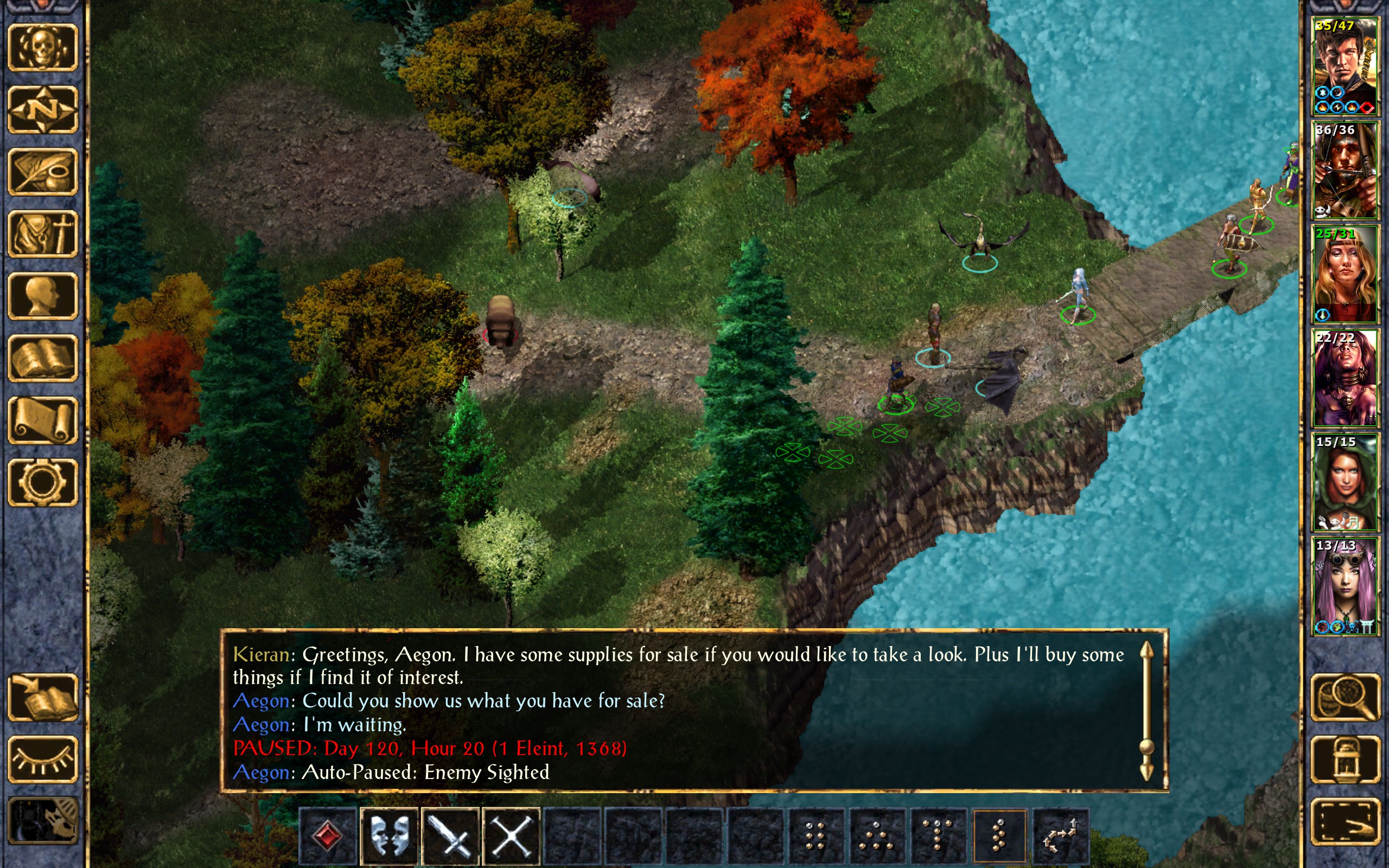Viewport: 1389px width, 868px height.
Task: Select the archer portrait with 36/36 health
Action: point(1345,170)
